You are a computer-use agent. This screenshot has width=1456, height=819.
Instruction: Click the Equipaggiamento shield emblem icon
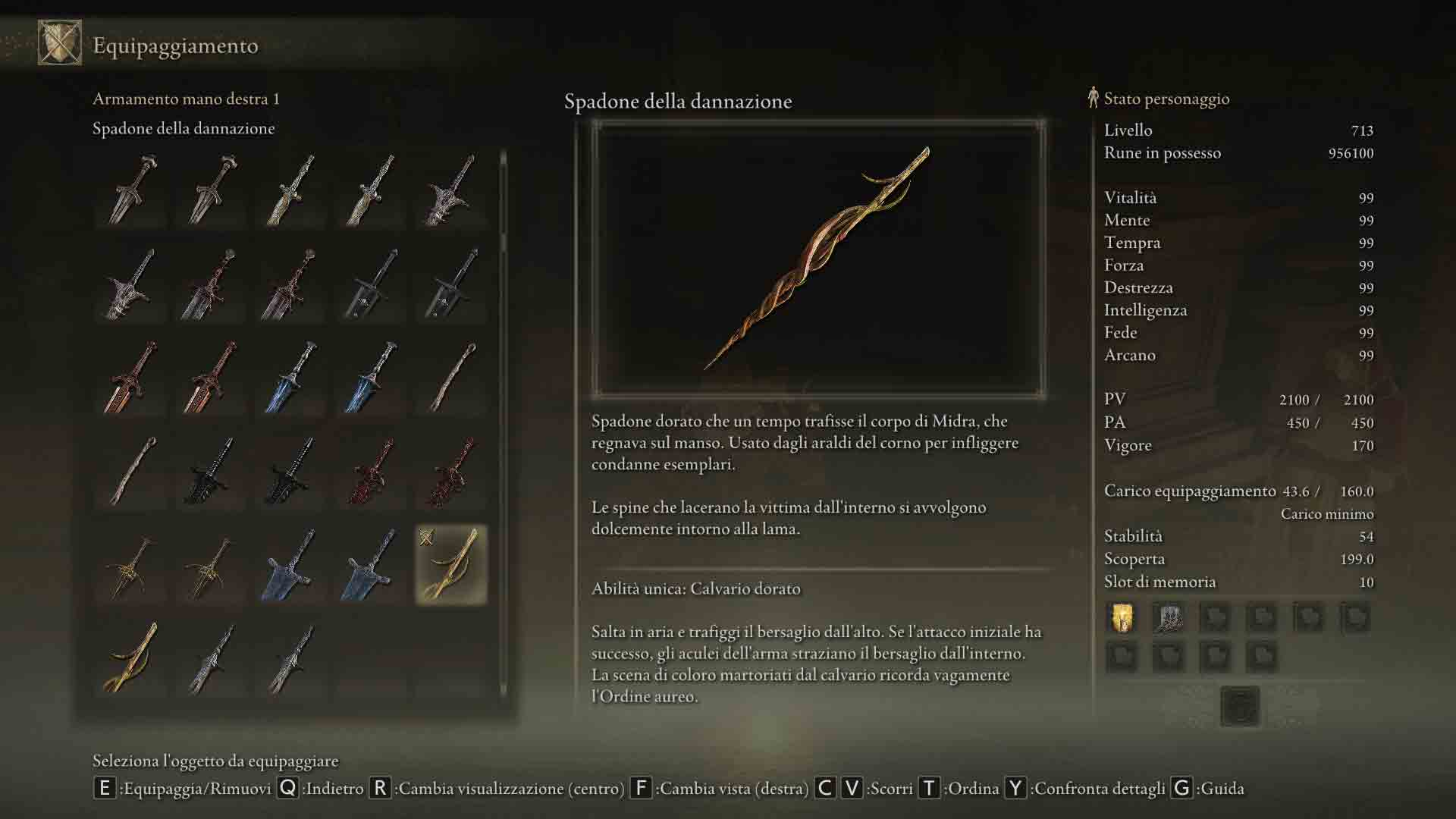[x=60, y=43]
